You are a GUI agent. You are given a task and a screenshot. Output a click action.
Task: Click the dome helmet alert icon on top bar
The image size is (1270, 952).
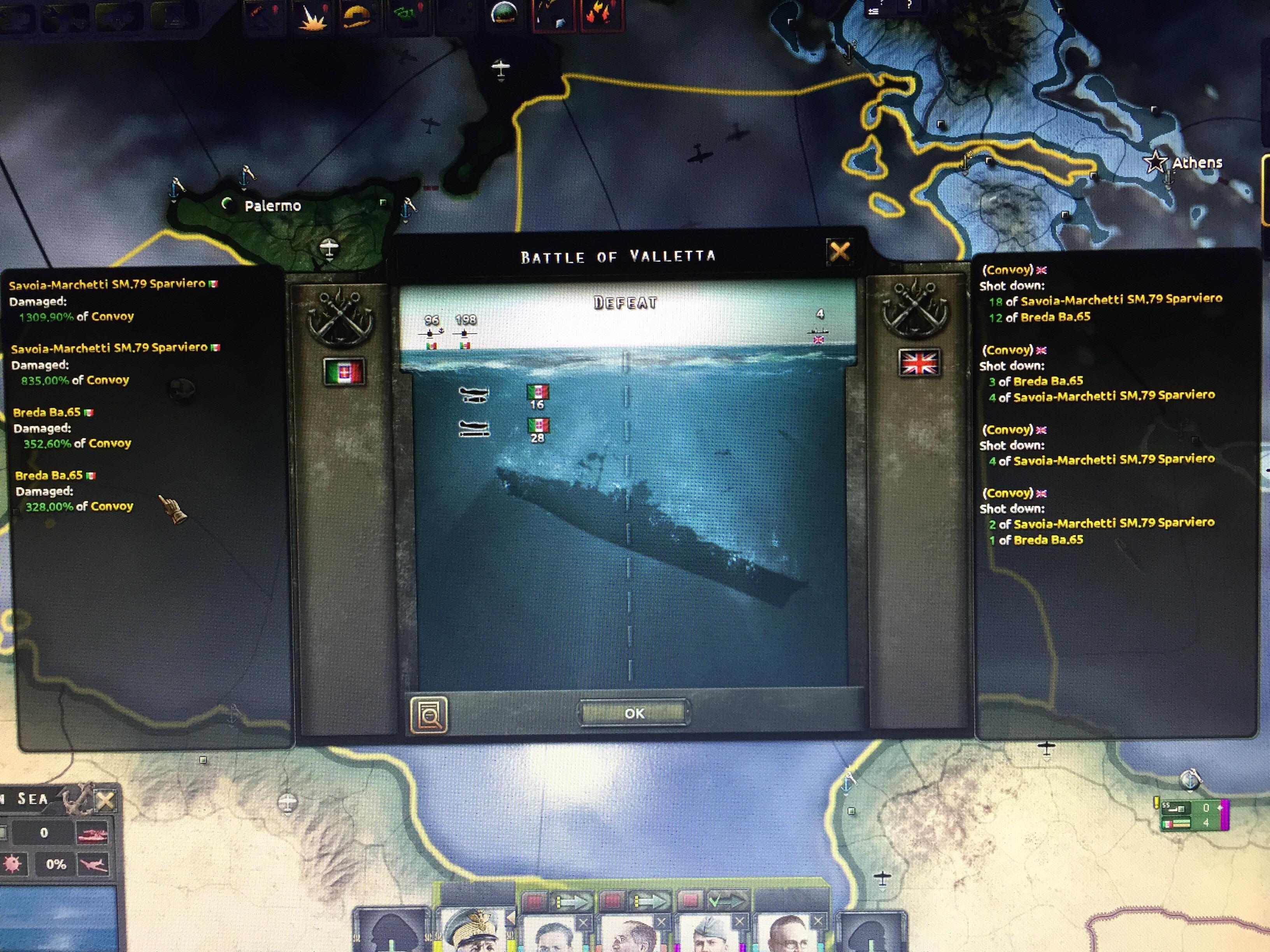504,14
